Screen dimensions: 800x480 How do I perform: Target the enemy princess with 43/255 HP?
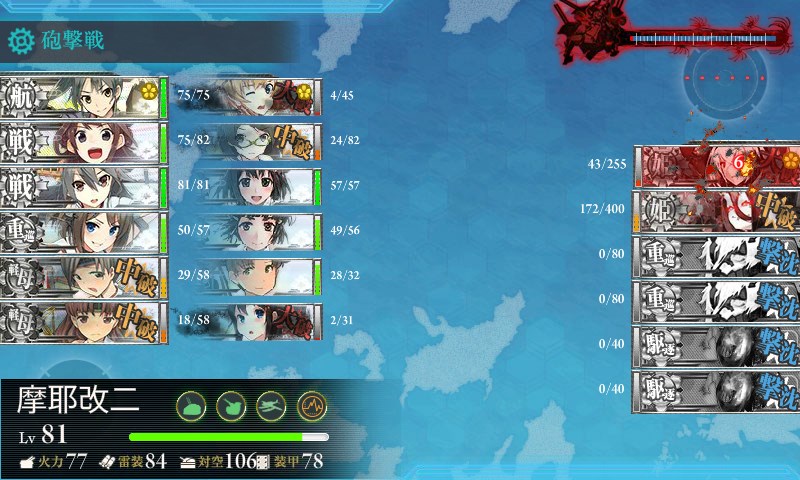tap(716, 165)
